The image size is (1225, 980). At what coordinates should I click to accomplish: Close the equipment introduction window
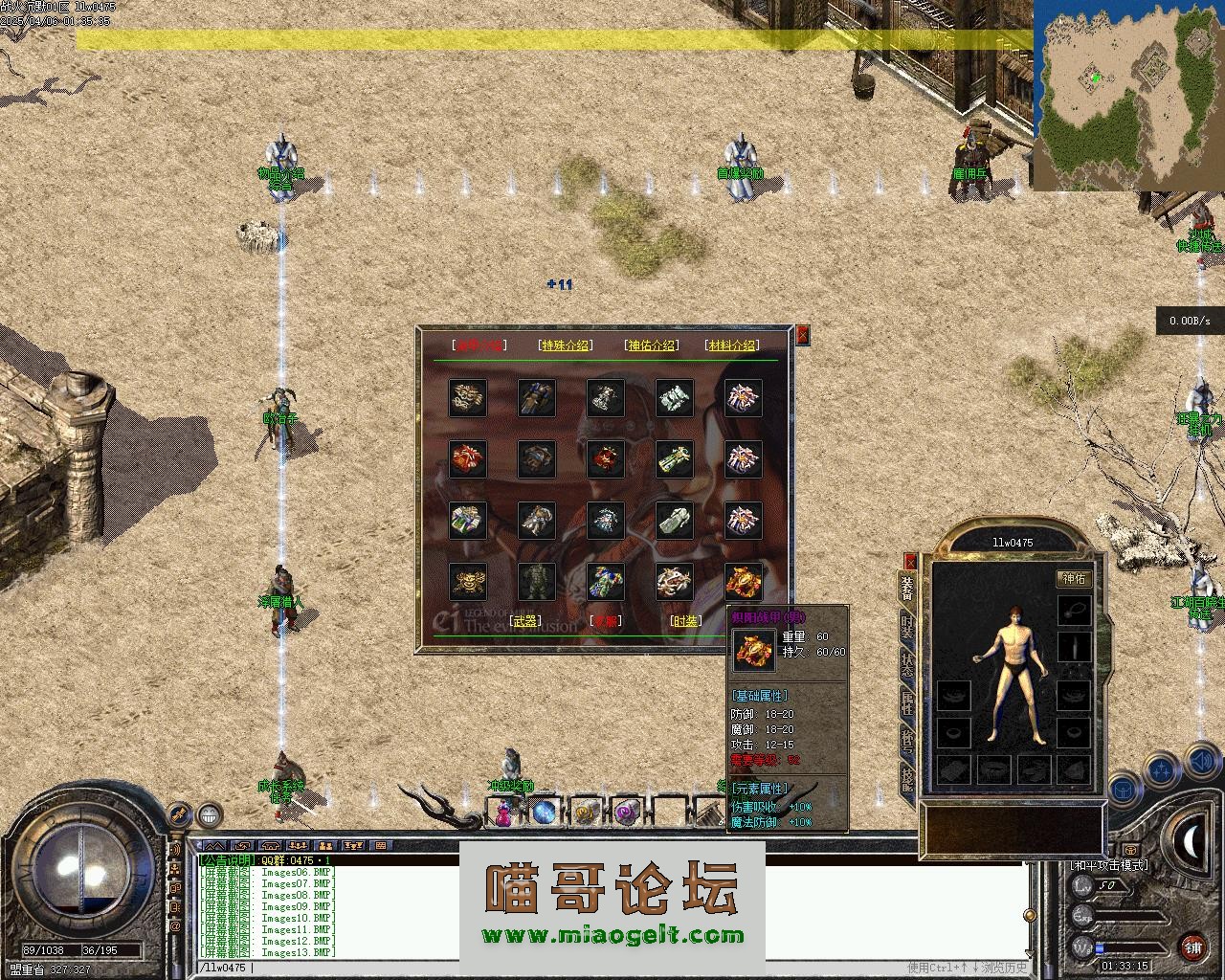coord(803,334)
